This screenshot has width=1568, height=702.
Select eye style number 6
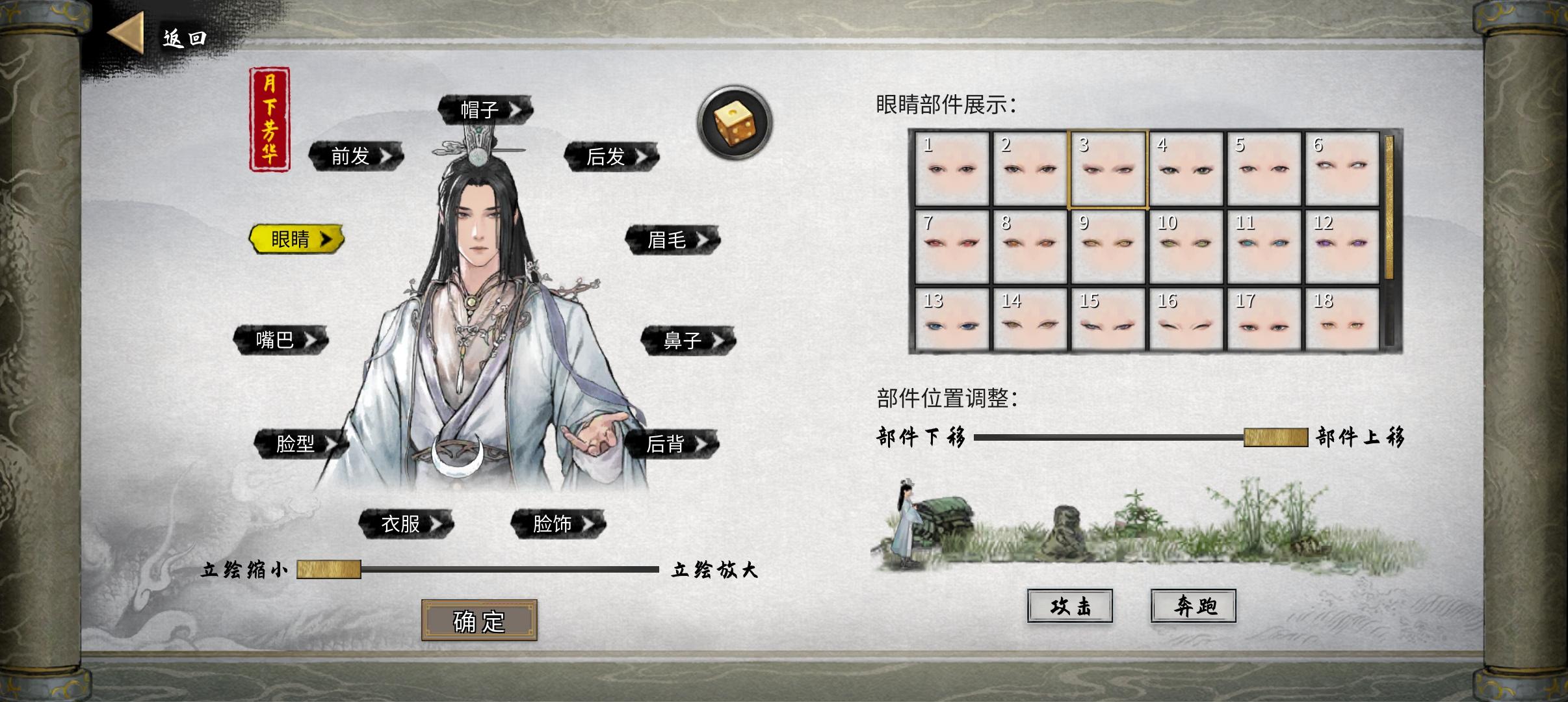point(1342,166)
